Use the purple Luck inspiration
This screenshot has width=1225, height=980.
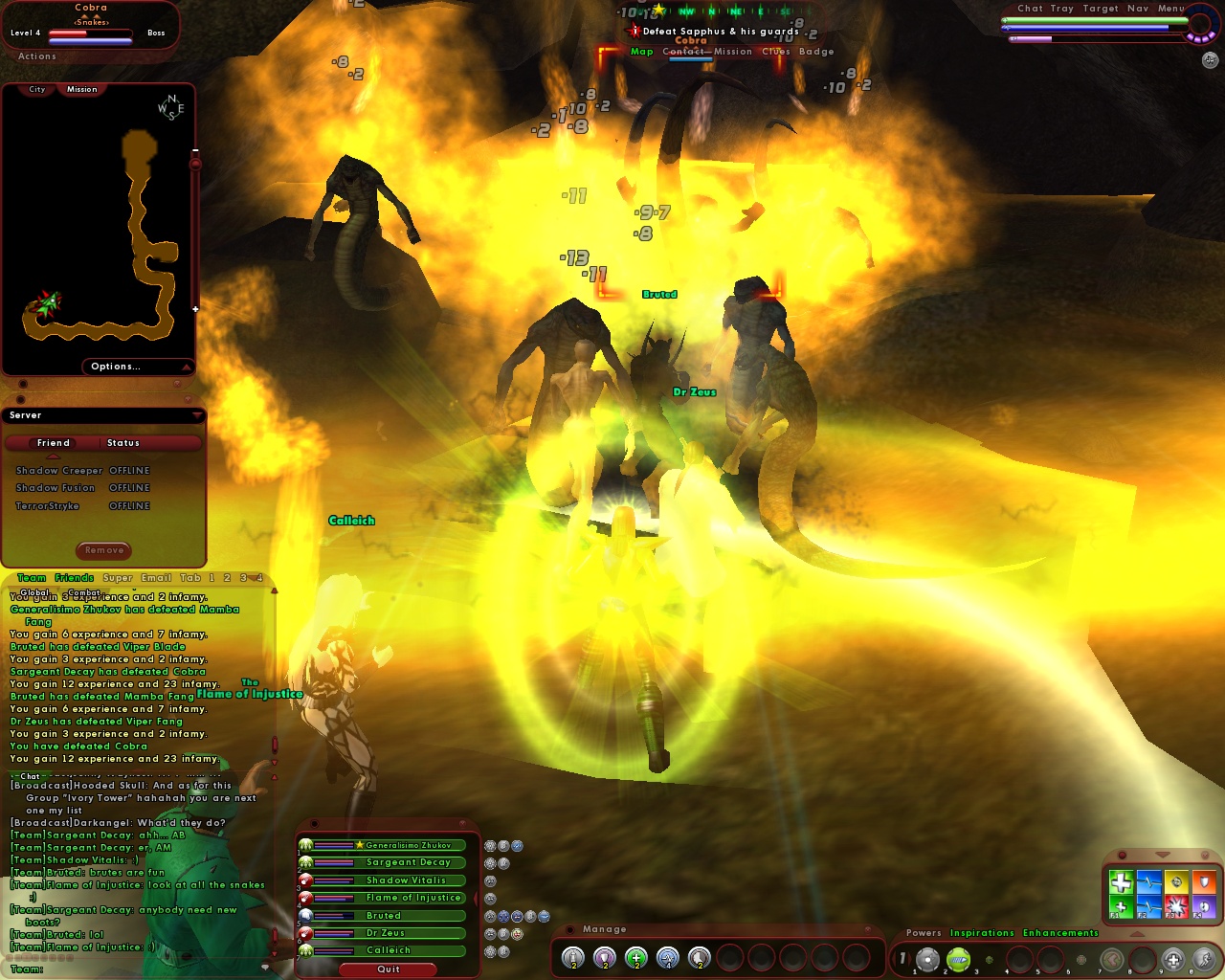[x=1204, y=906]
